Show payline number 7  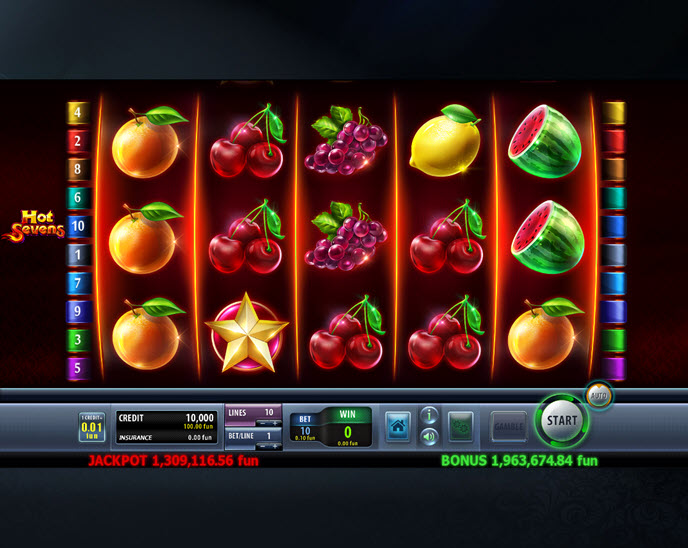click(78, 283)
